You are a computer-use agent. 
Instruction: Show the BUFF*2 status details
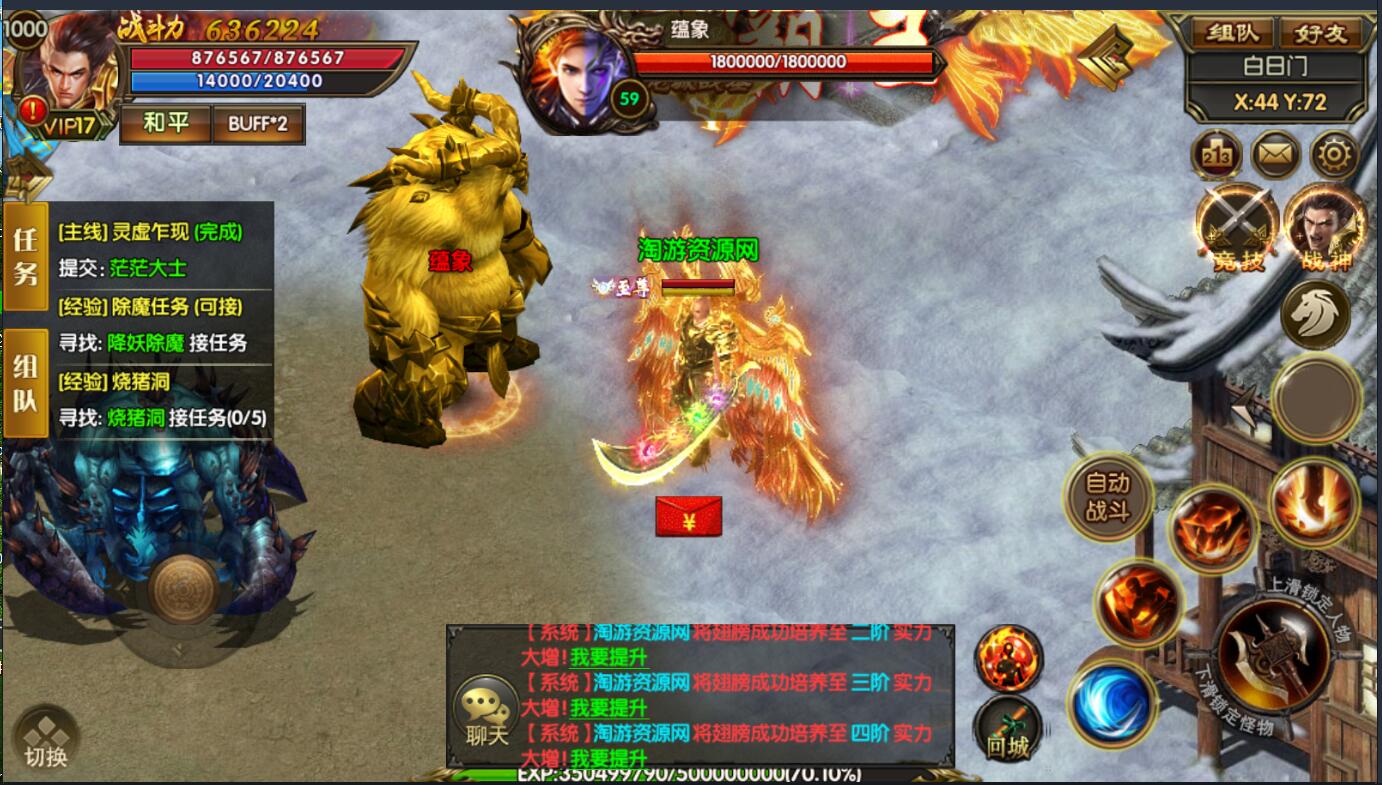click(x=258, y=124)
